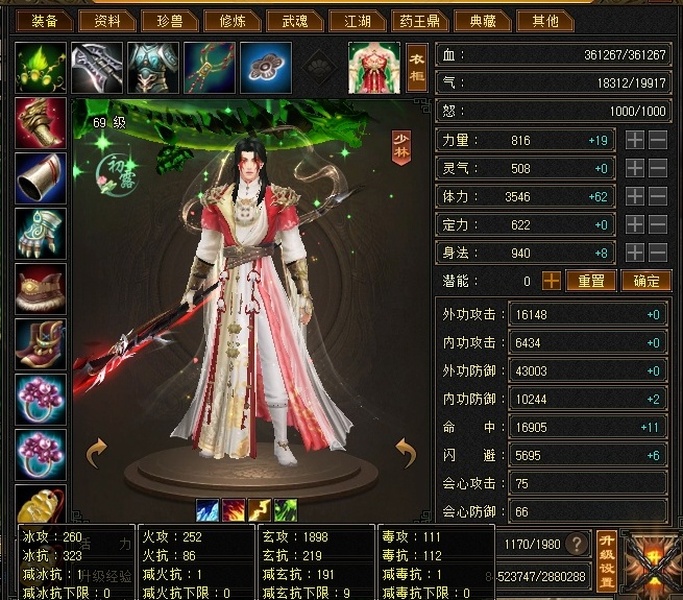Switch to the 资料 tab
This screenshot has width=683, height=600.
click(x=106, y=20)
